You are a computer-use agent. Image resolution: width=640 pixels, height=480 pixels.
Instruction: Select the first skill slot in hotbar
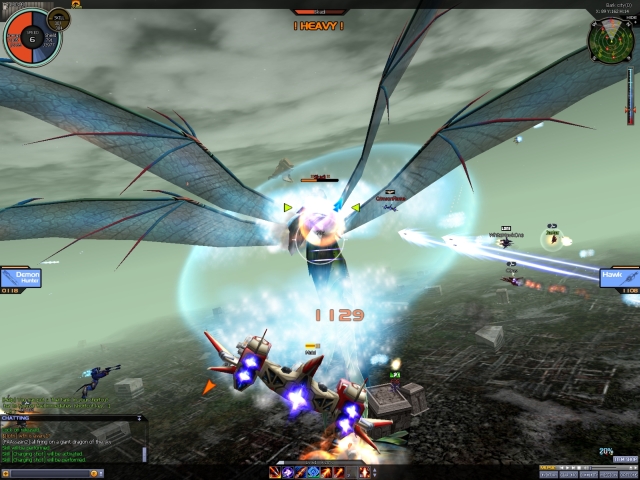click(273, 472)
